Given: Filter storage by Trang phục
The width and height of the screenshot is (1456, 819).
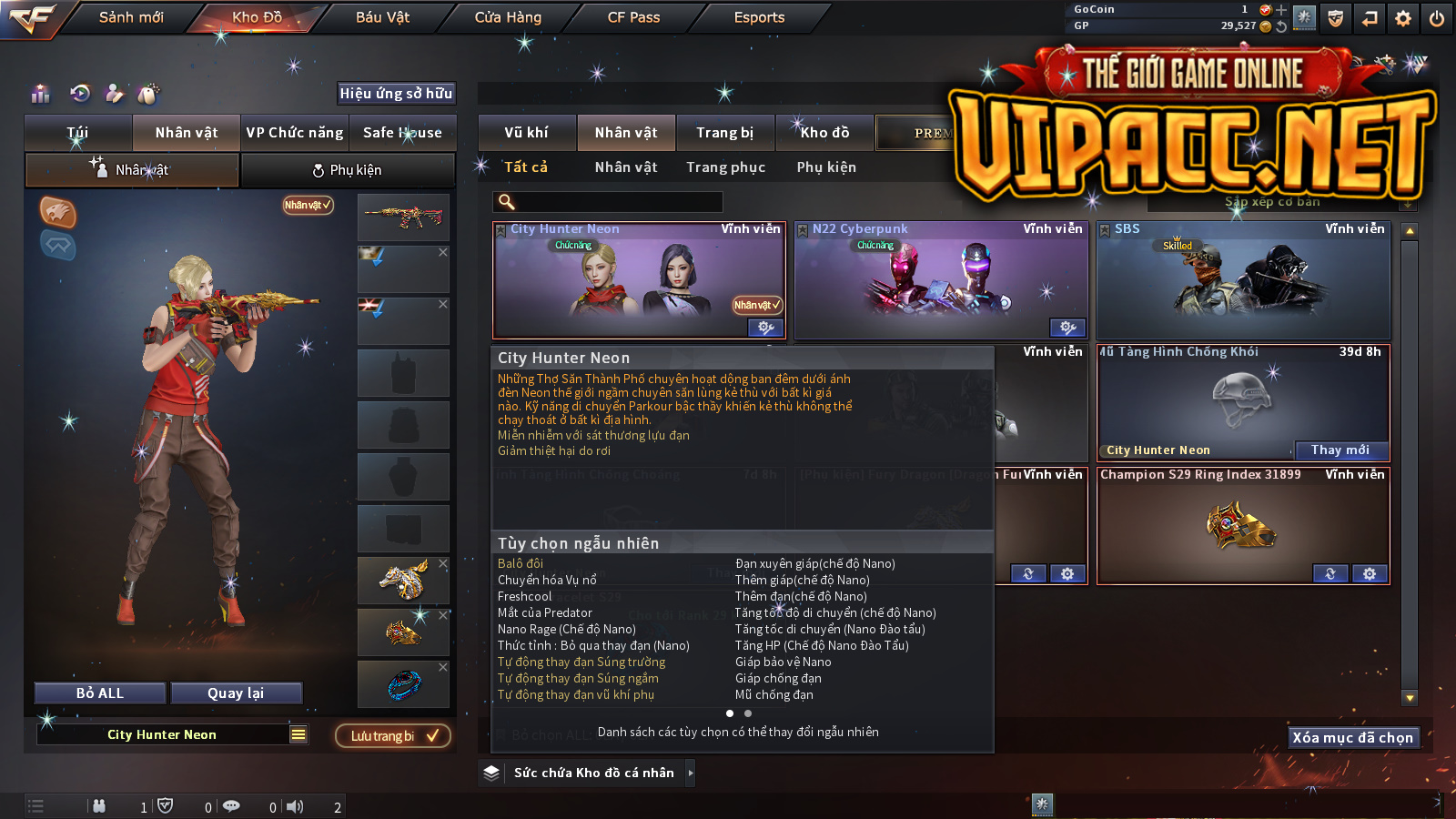Looking at the screenshot, I should point(725,167).
